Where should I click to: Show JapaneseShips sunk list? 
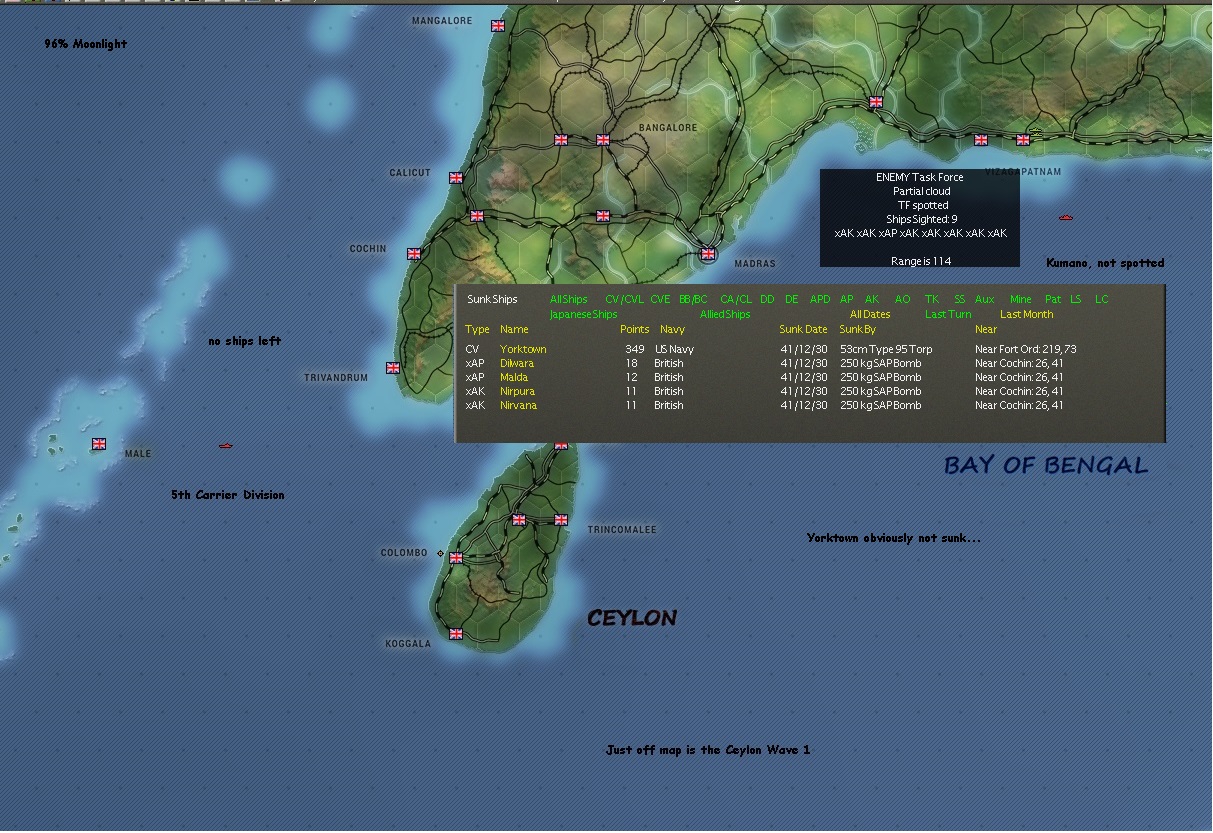(x=584, y=314)
